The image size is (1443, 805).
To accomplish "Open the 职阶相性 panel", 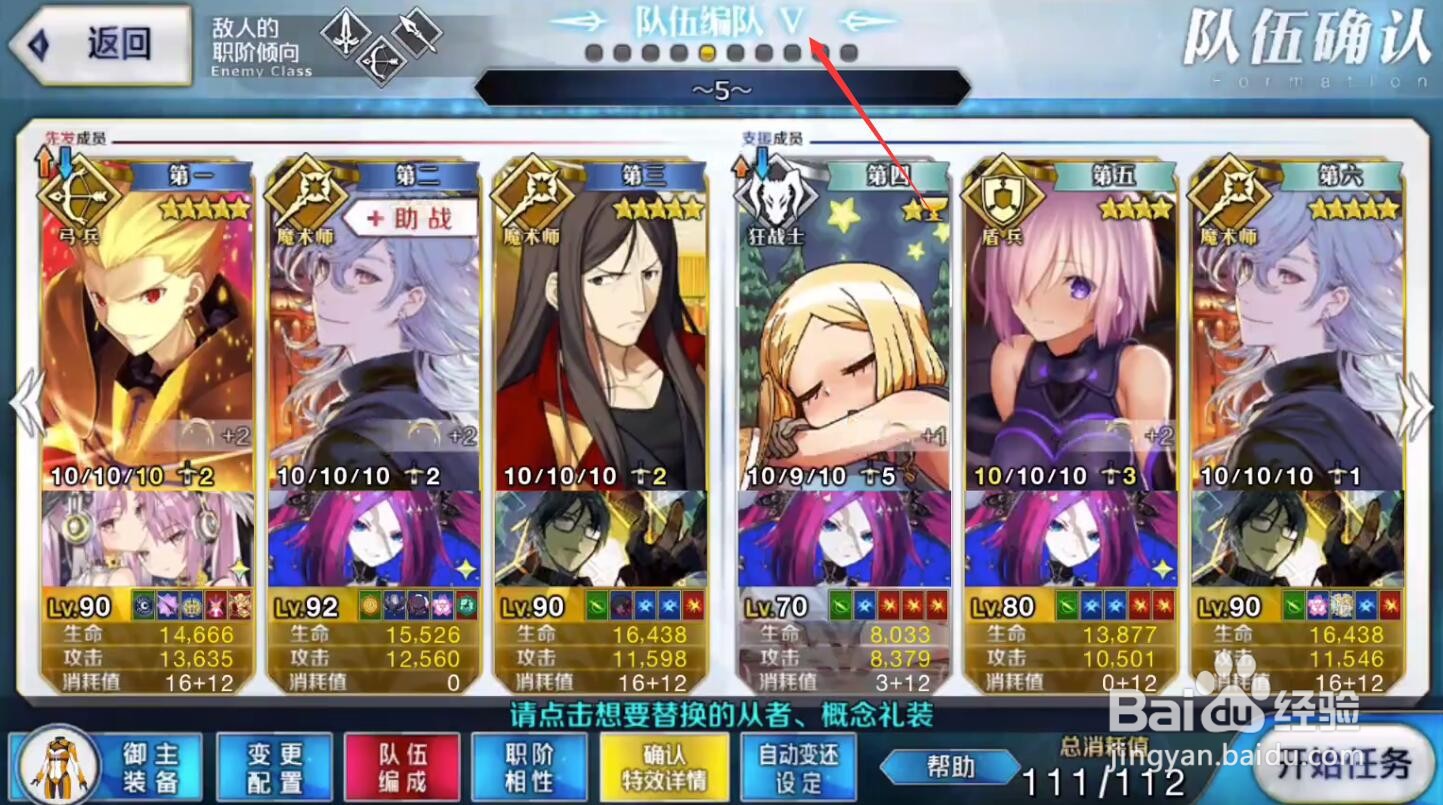I will pos(530,765).
